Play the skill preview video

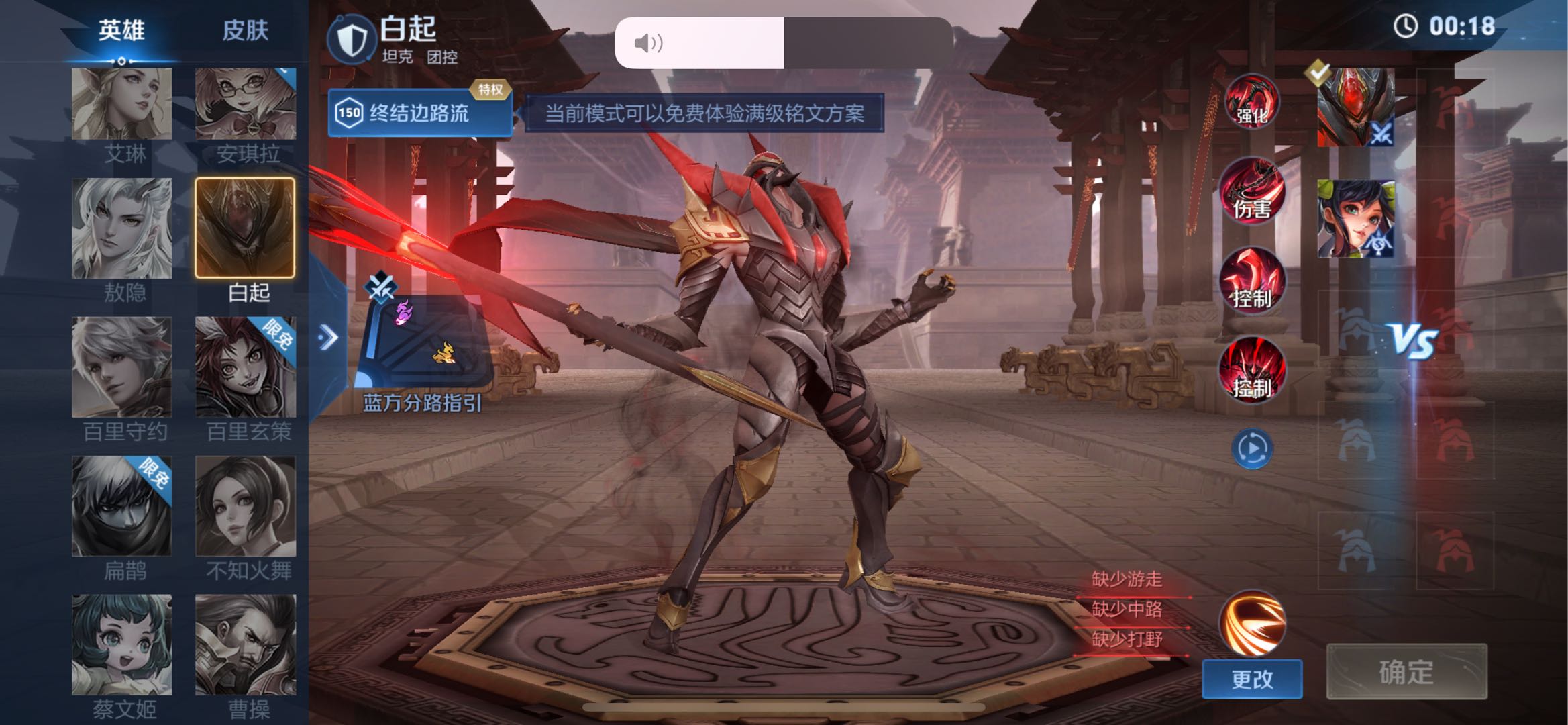click(1251, 448)
